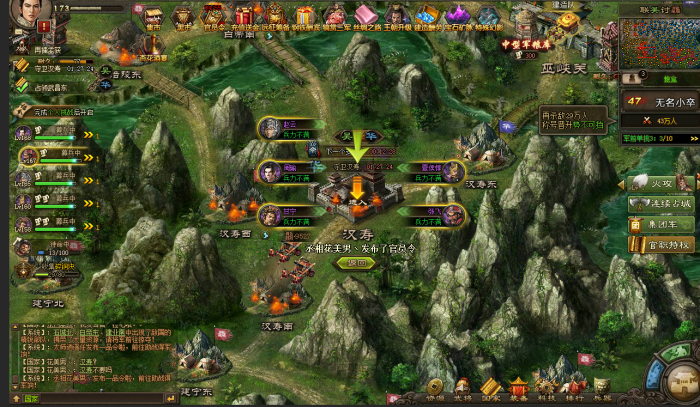Viewport: 700px width, 407px height.
Task: Open the 排行 ranking menu
Action: coord(574,390)
